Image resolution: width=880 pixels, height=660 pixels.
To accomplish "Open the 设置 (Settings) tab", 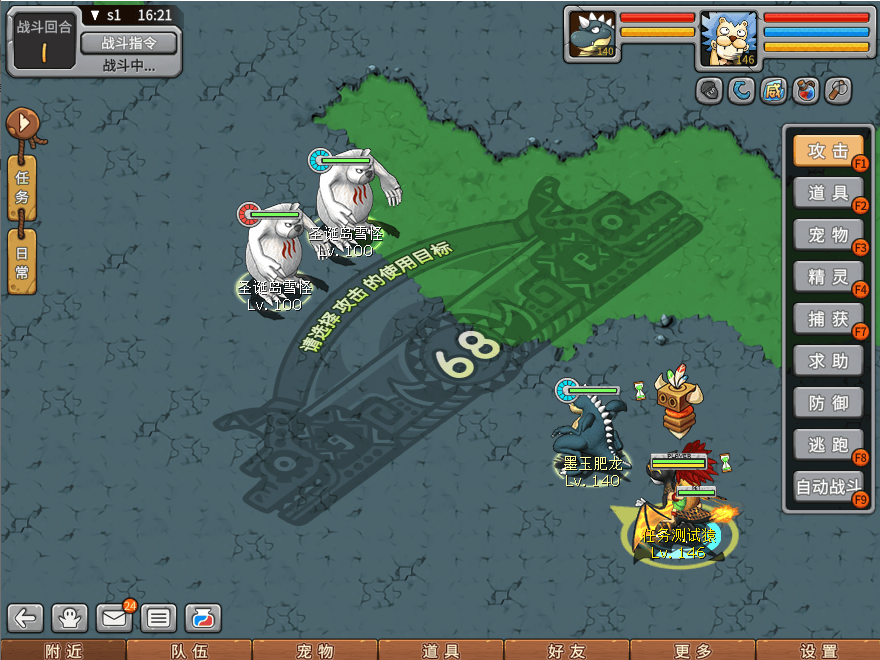I will (818, 651).
